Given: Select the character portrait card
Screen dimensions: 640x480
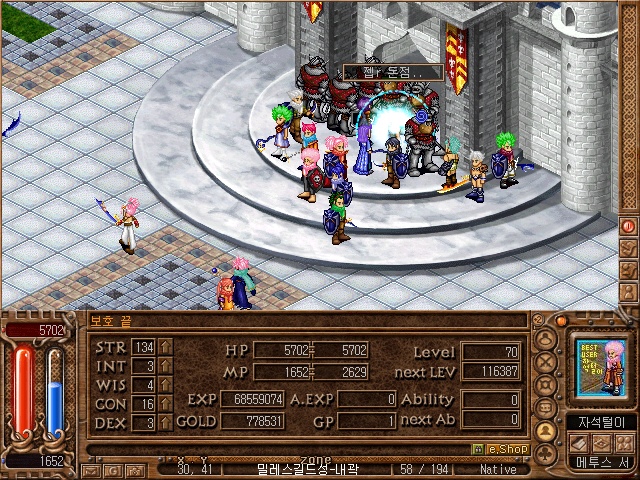Looking at the screenshot, I should [601, 369].
